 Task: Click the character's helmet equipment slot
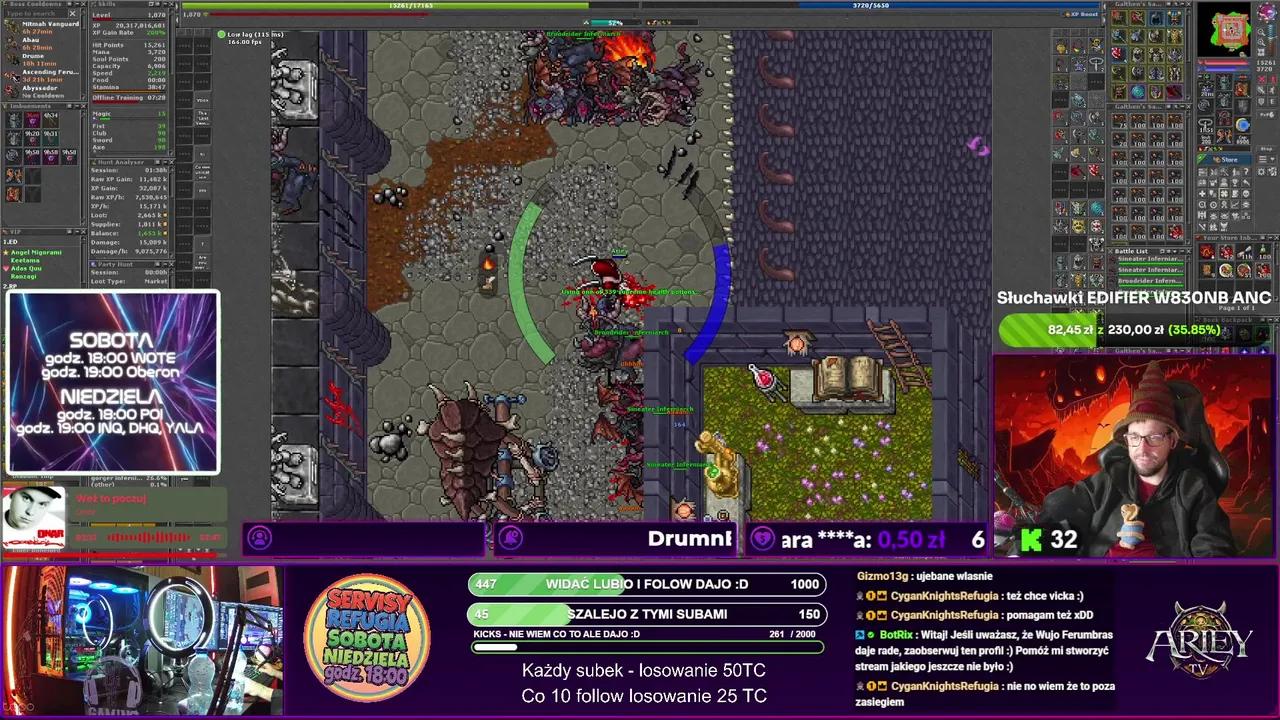pyautogui.click(x=1223, y=80)
